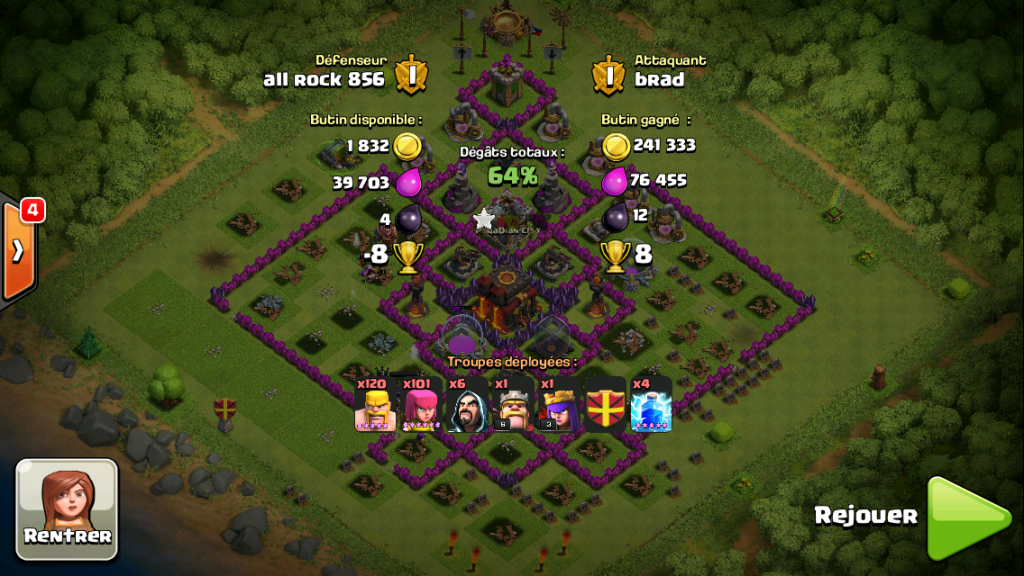Select the Barbarian x120 troop icon
The height and width of the screenshot is (576, 1024).
coord(373,406)
